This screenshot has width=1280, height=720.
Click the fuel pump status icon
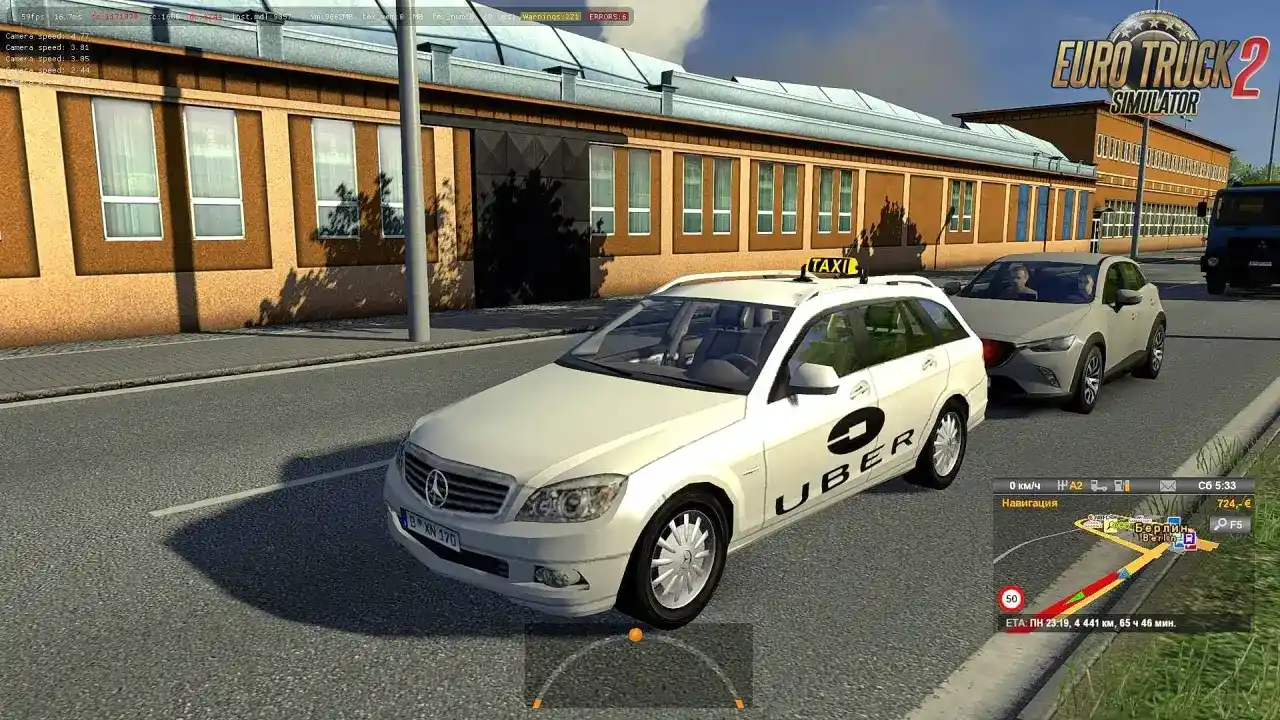click(x=1123, y=486)
